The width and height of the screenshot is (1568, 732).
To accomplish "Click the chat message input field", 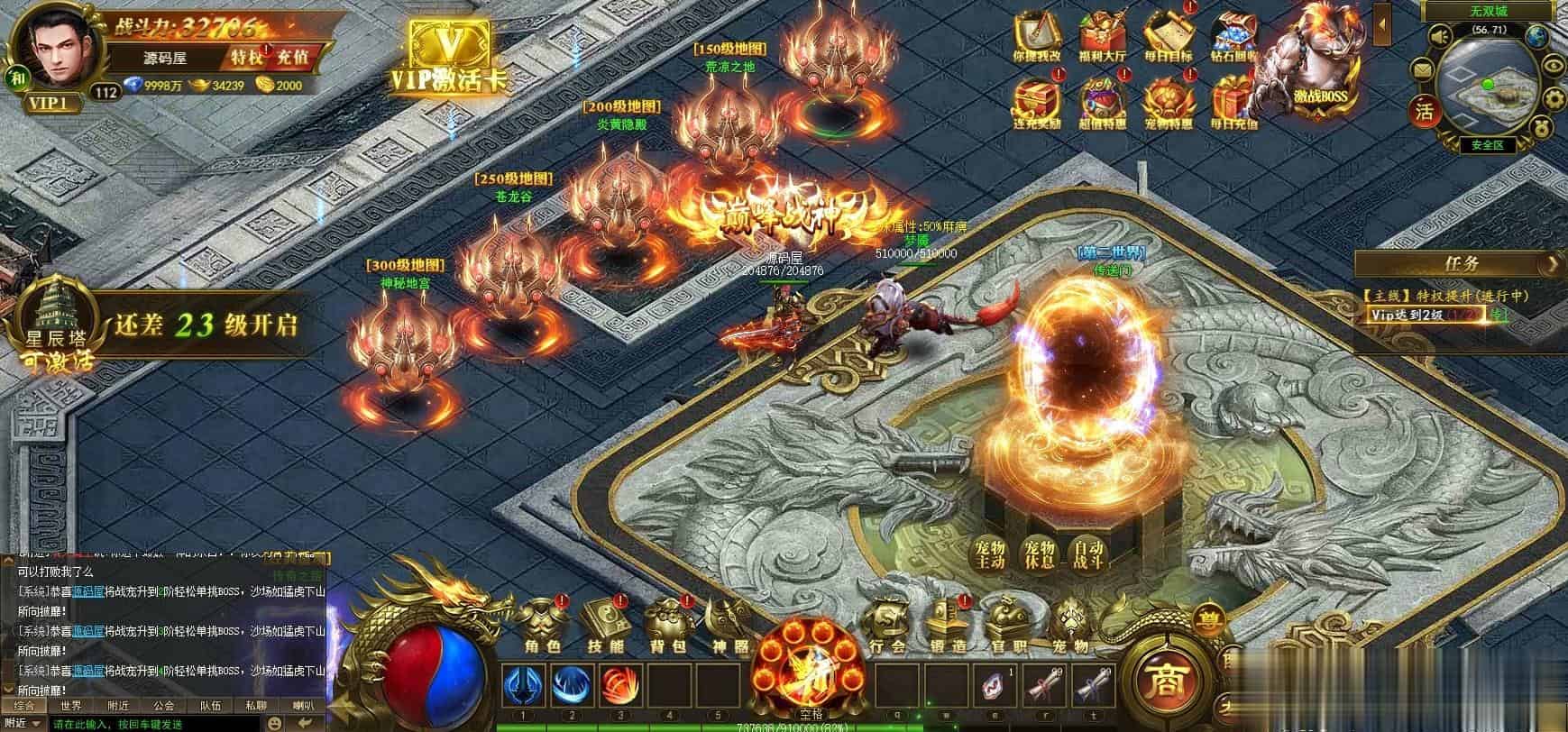I will [x=153, y=724].
